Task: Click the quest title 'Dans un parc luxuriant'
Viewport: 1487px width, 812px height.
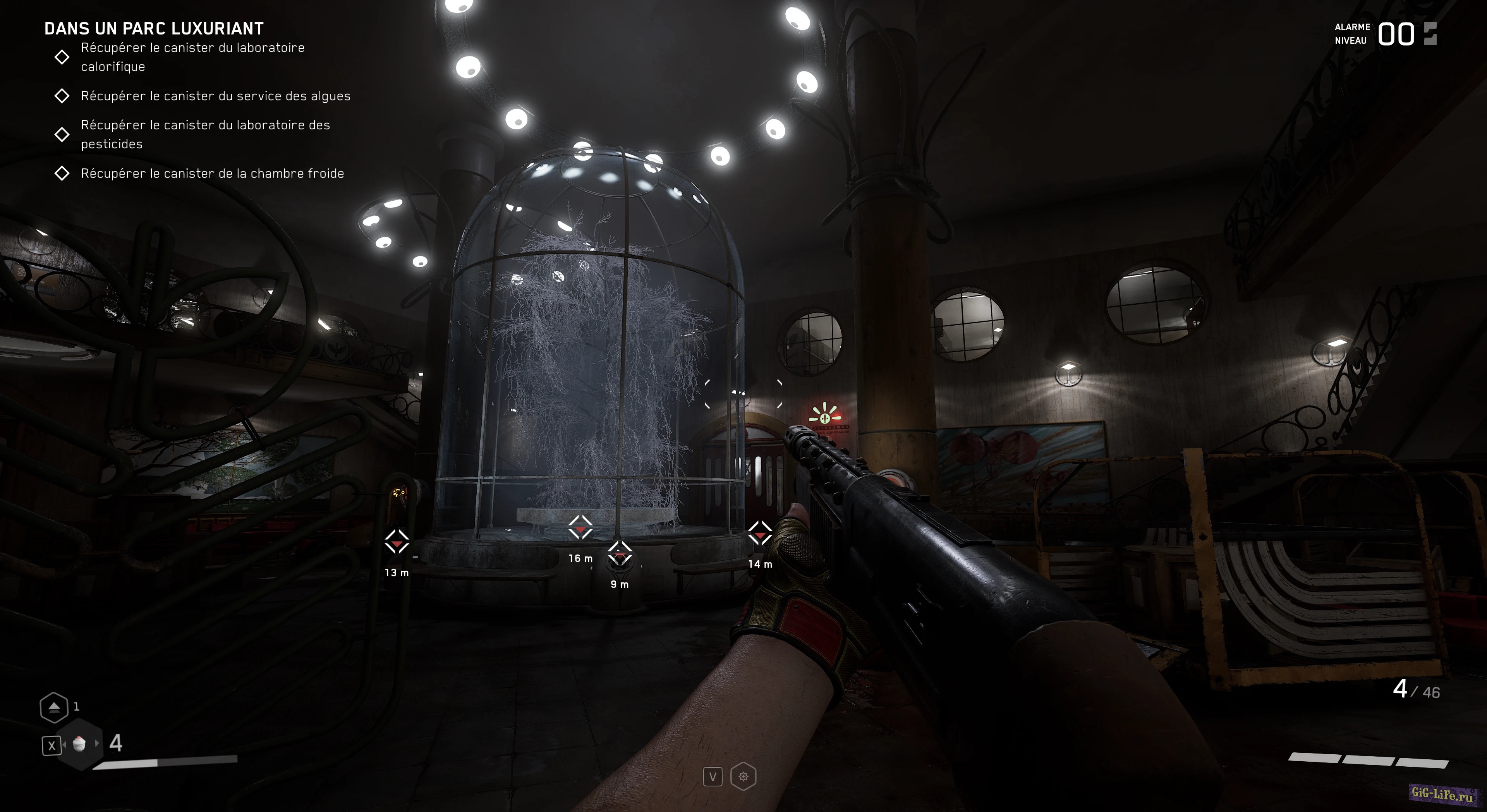Action: click(x=154, y=28)
